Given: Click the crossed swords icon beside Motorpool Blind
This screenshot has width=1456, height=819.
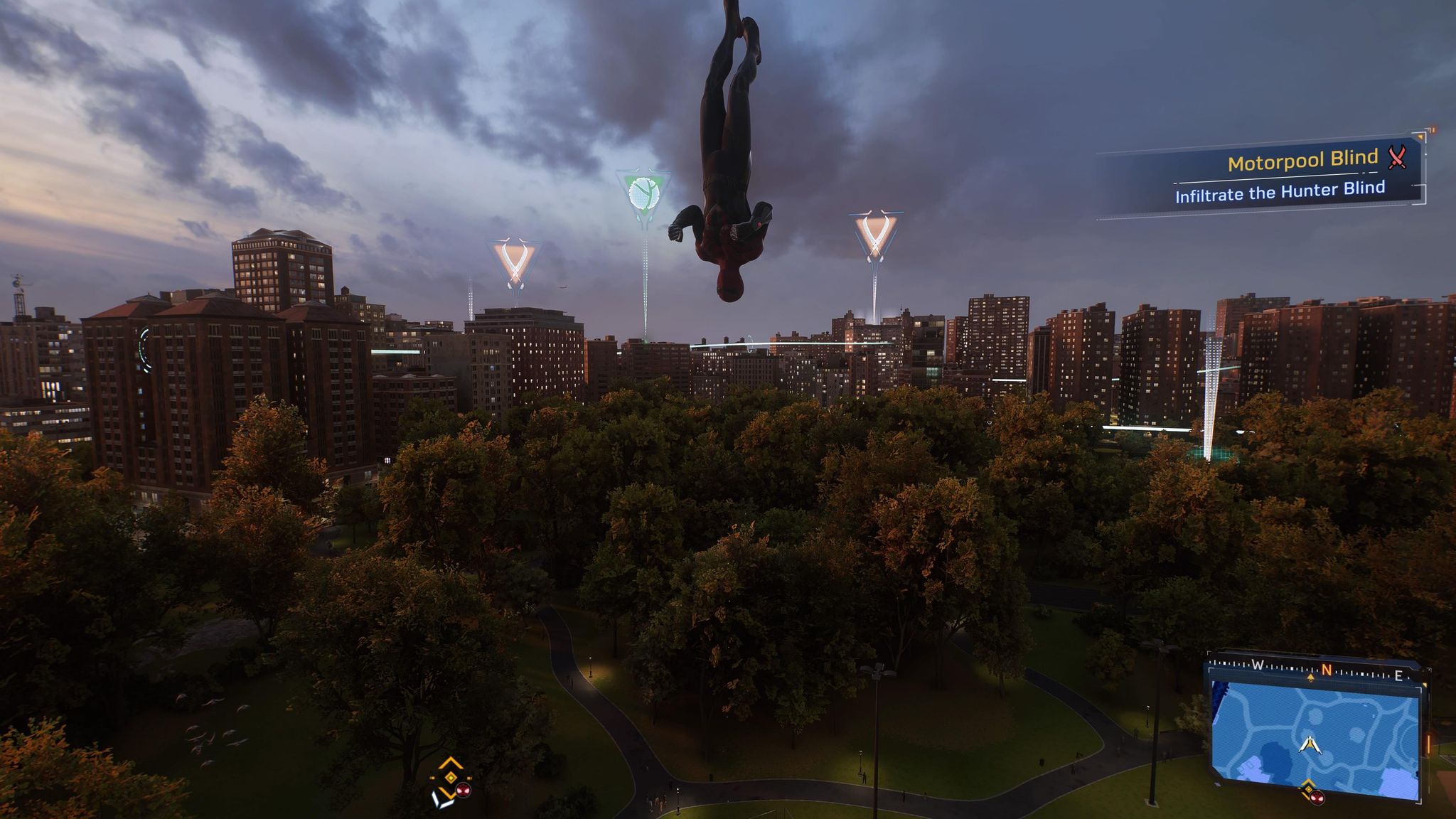Looking at the screenshot, I should pyautogui.click(x=1397, y=157).
